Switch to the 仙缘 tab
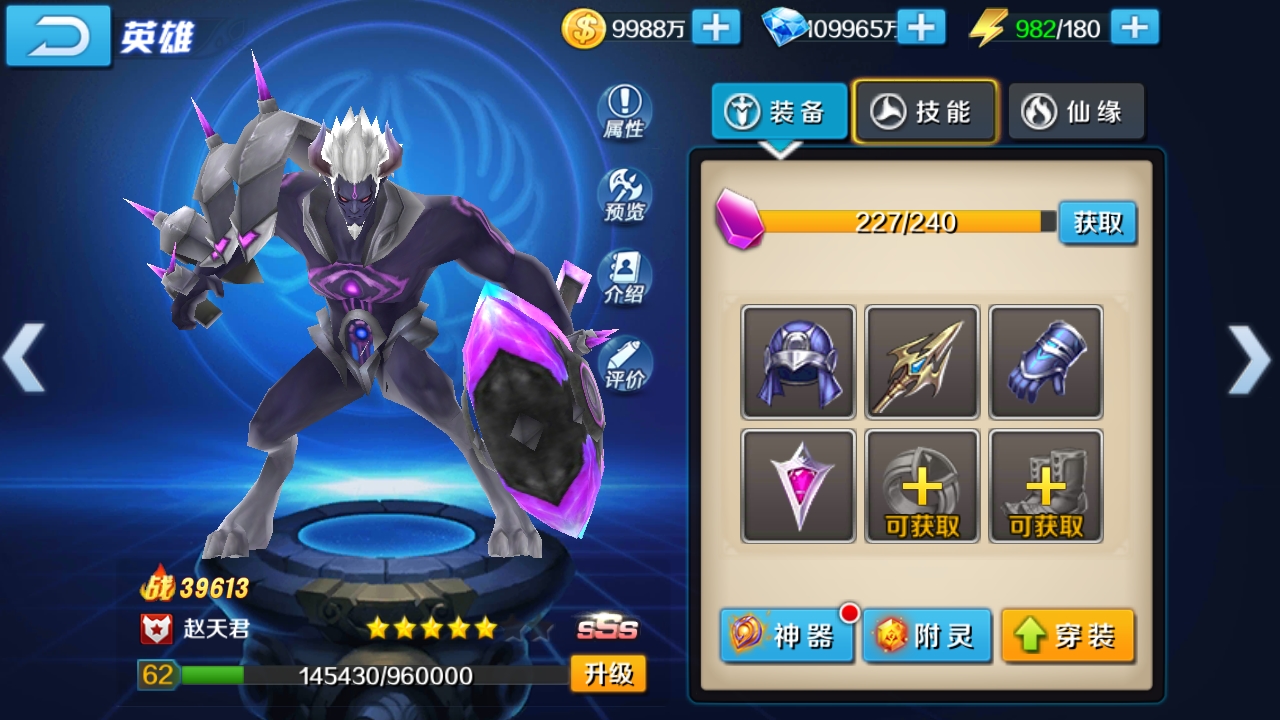The image size is (1280, 720). click(x=1076, y=111)
